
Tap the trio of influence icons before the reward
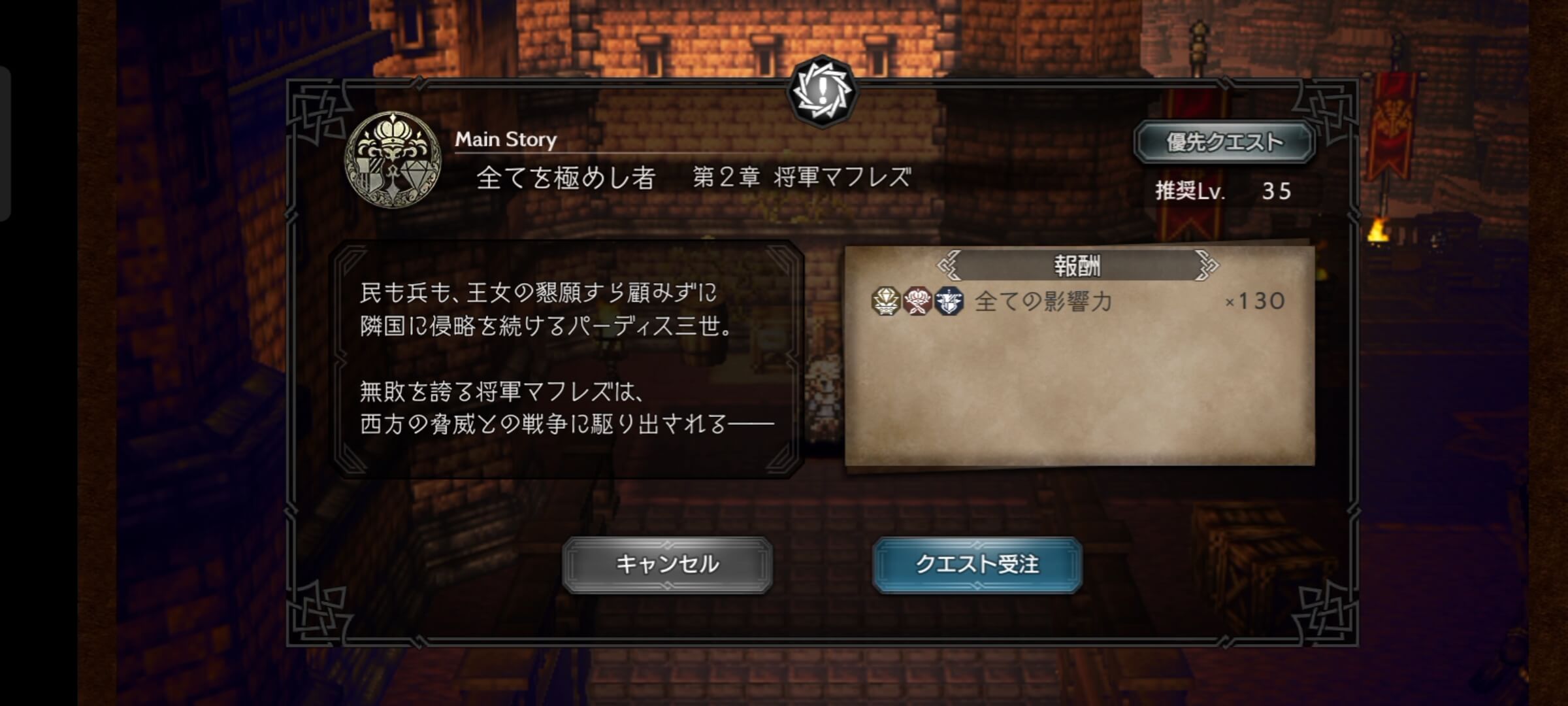pos(917,302)
